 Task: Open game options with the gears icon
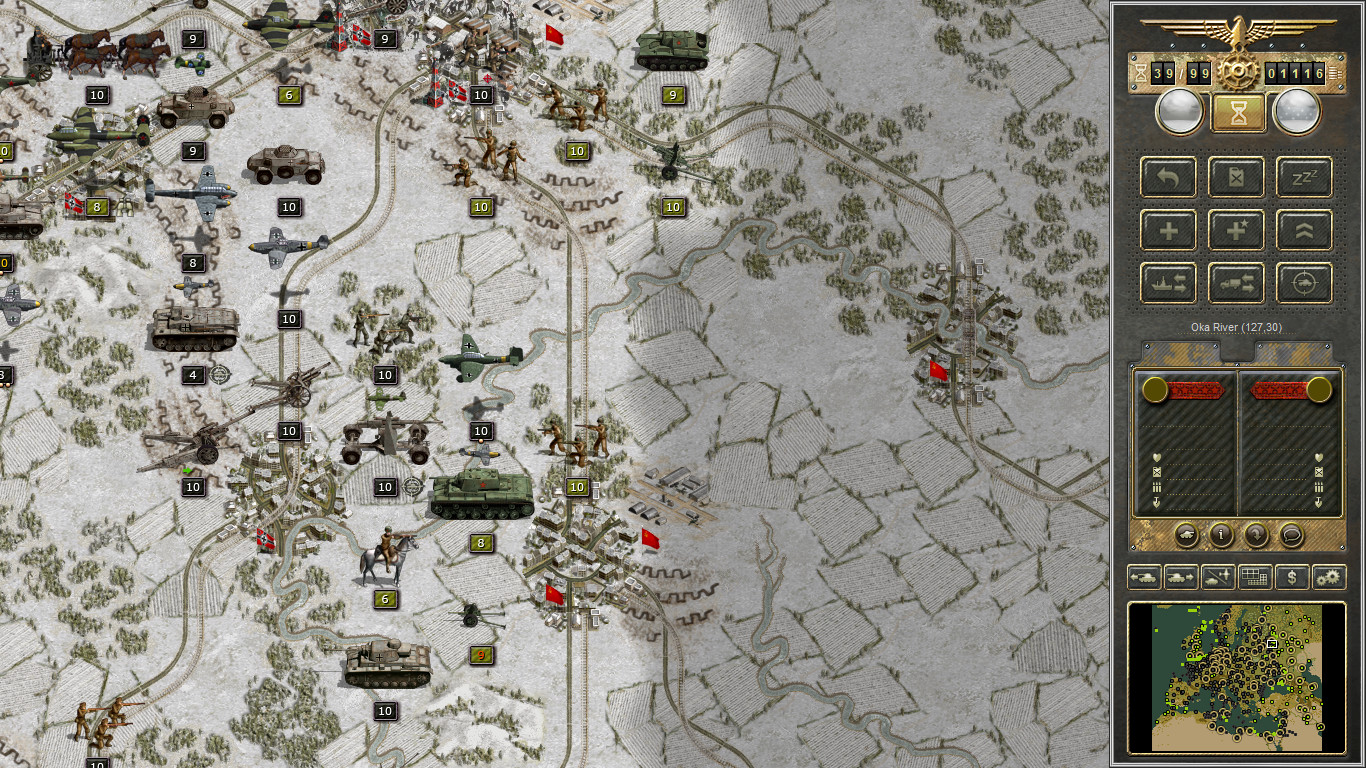point(1329,577)
